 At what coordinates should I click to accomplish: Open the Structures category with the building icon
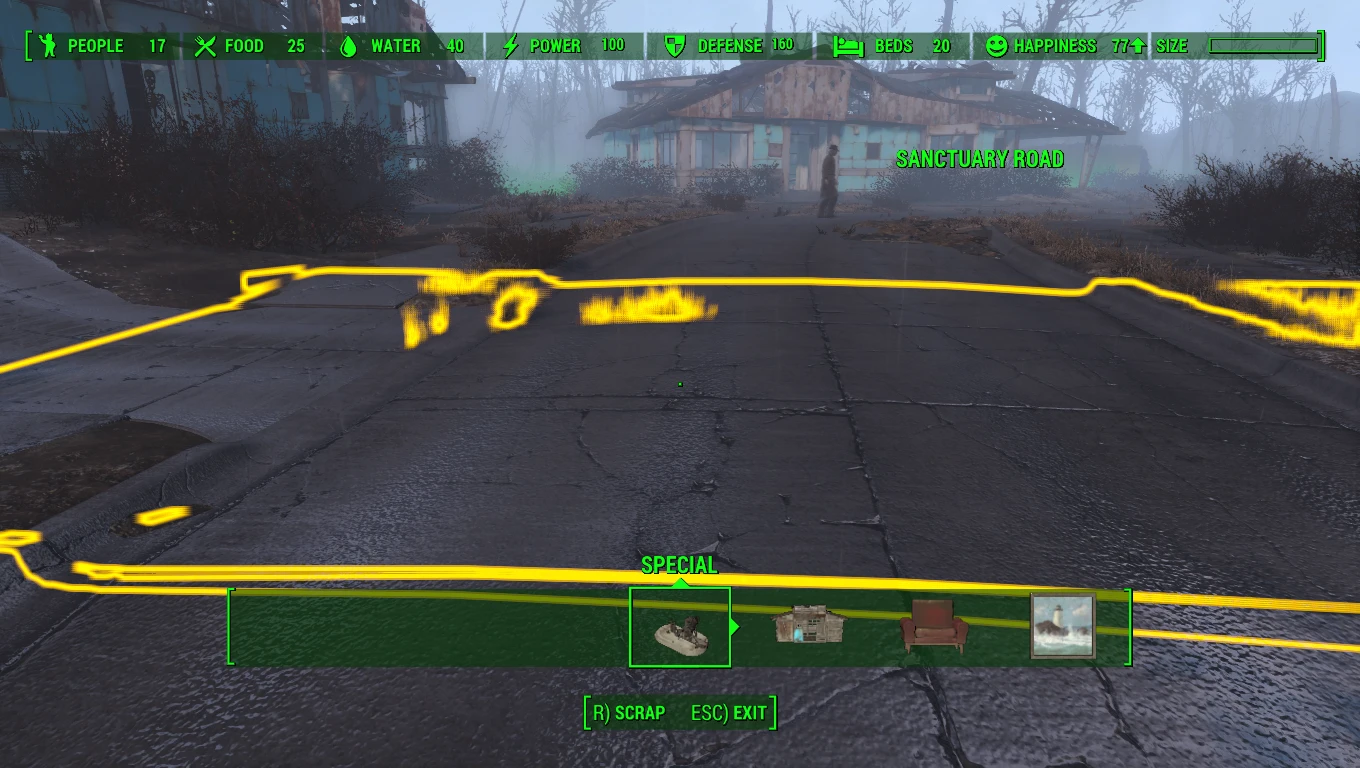(x=809, y=626)
